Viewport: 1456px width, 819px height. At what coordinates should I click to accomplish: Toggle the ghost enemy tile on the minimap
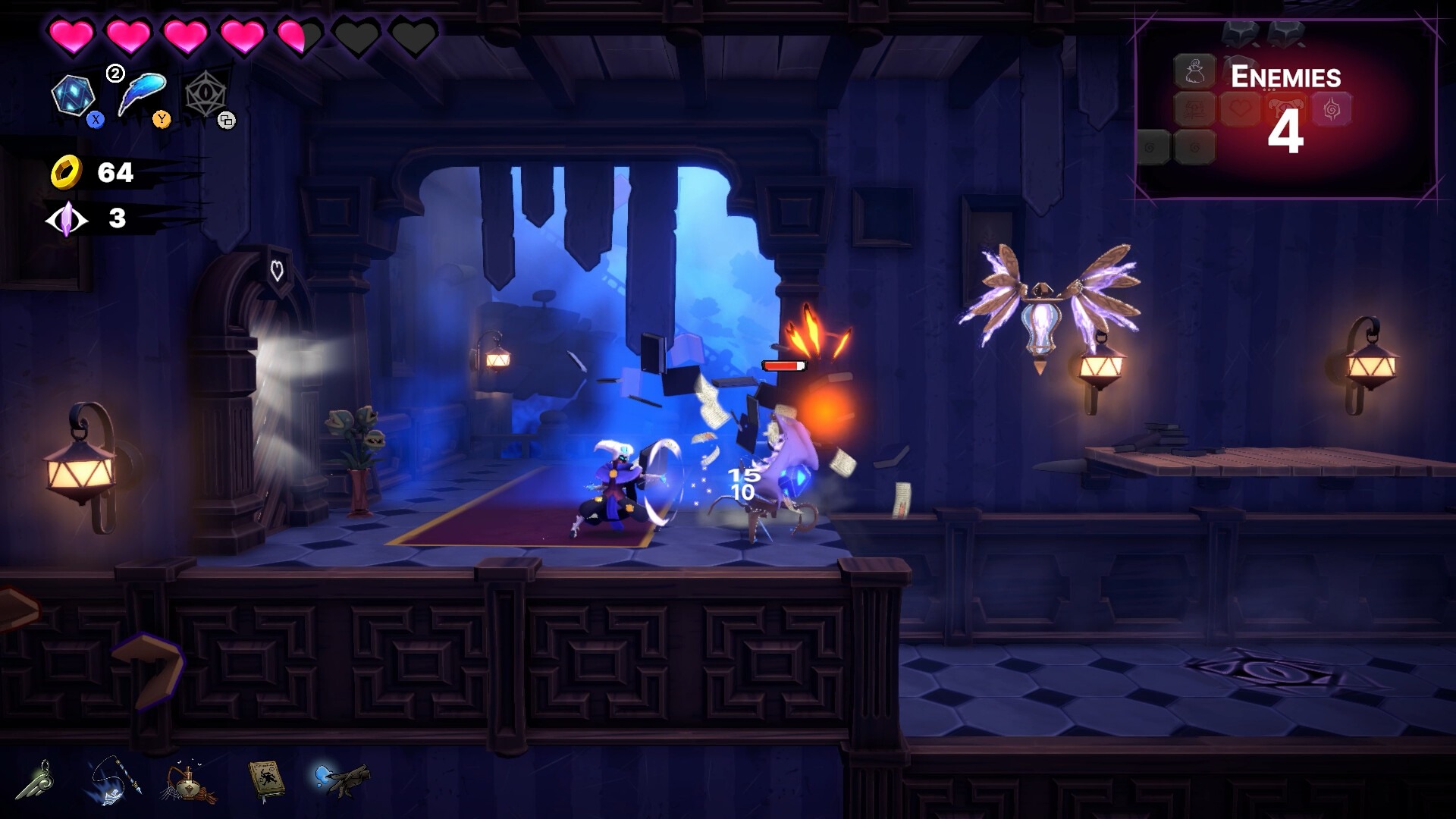pos(1194,71)
